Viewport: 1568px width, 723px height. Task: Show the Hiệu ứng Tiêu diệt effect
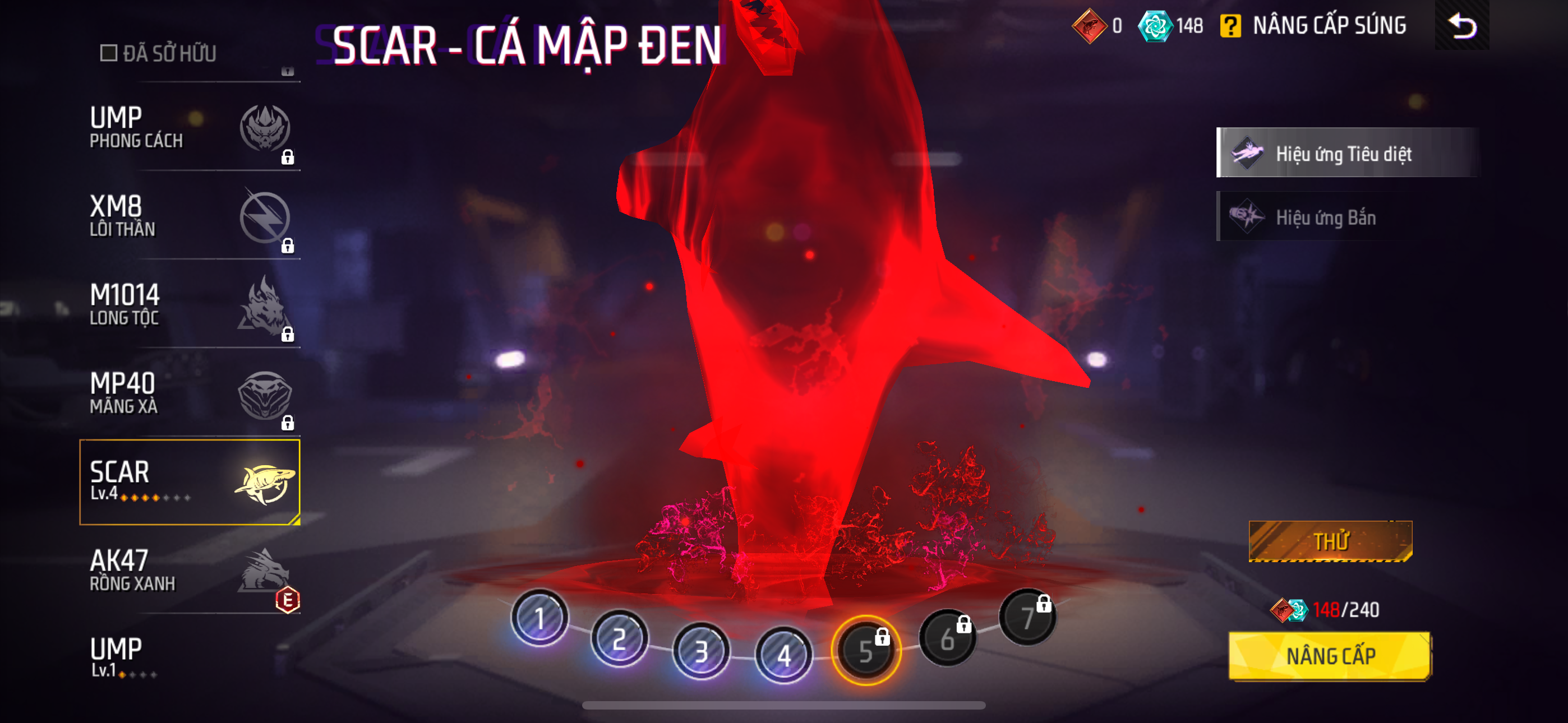1346,153
